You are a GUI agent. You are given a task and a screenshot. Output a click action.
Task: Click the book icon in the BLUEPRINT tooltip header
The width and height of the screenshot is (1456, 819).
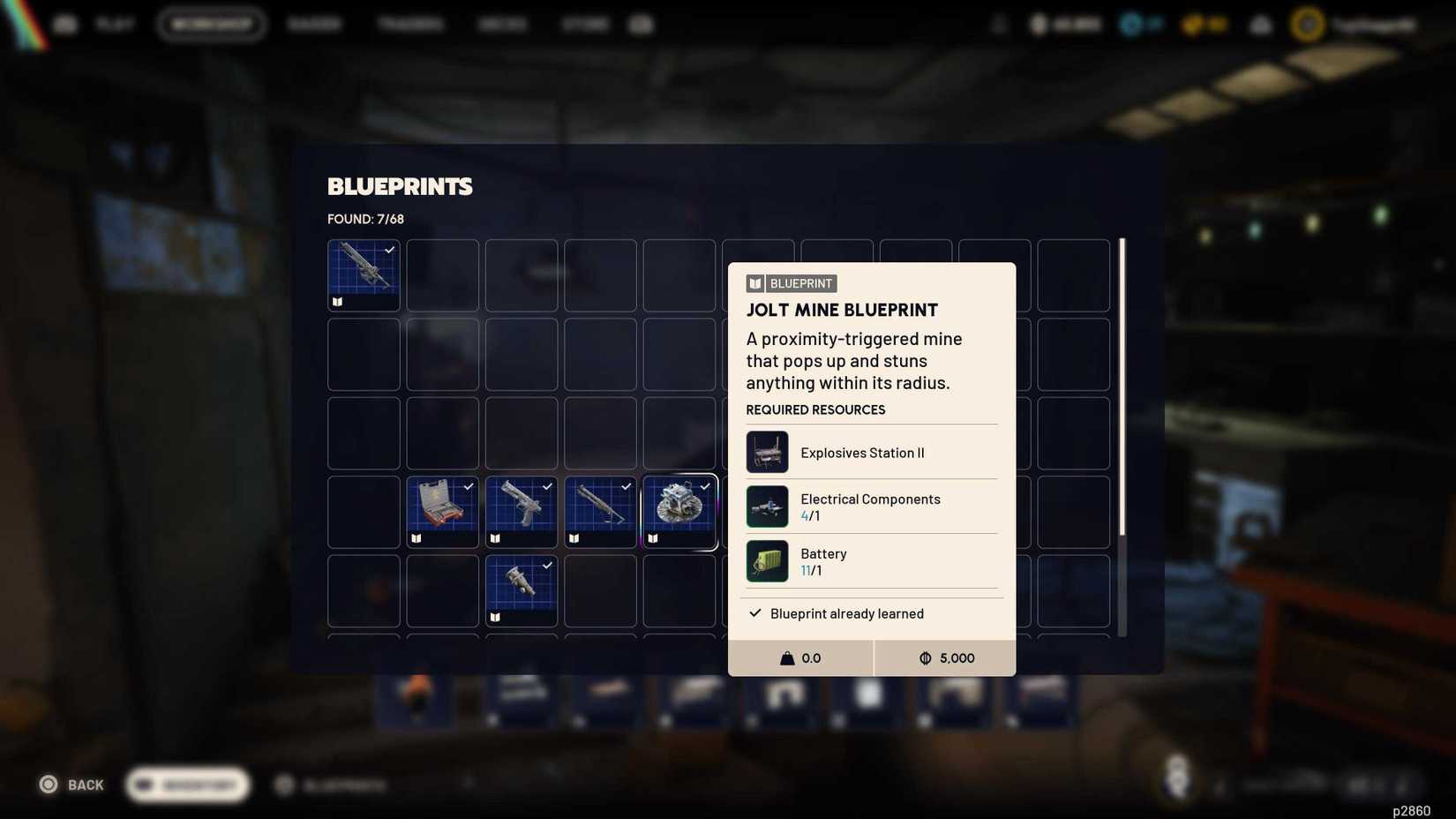(x=754, y=282)
